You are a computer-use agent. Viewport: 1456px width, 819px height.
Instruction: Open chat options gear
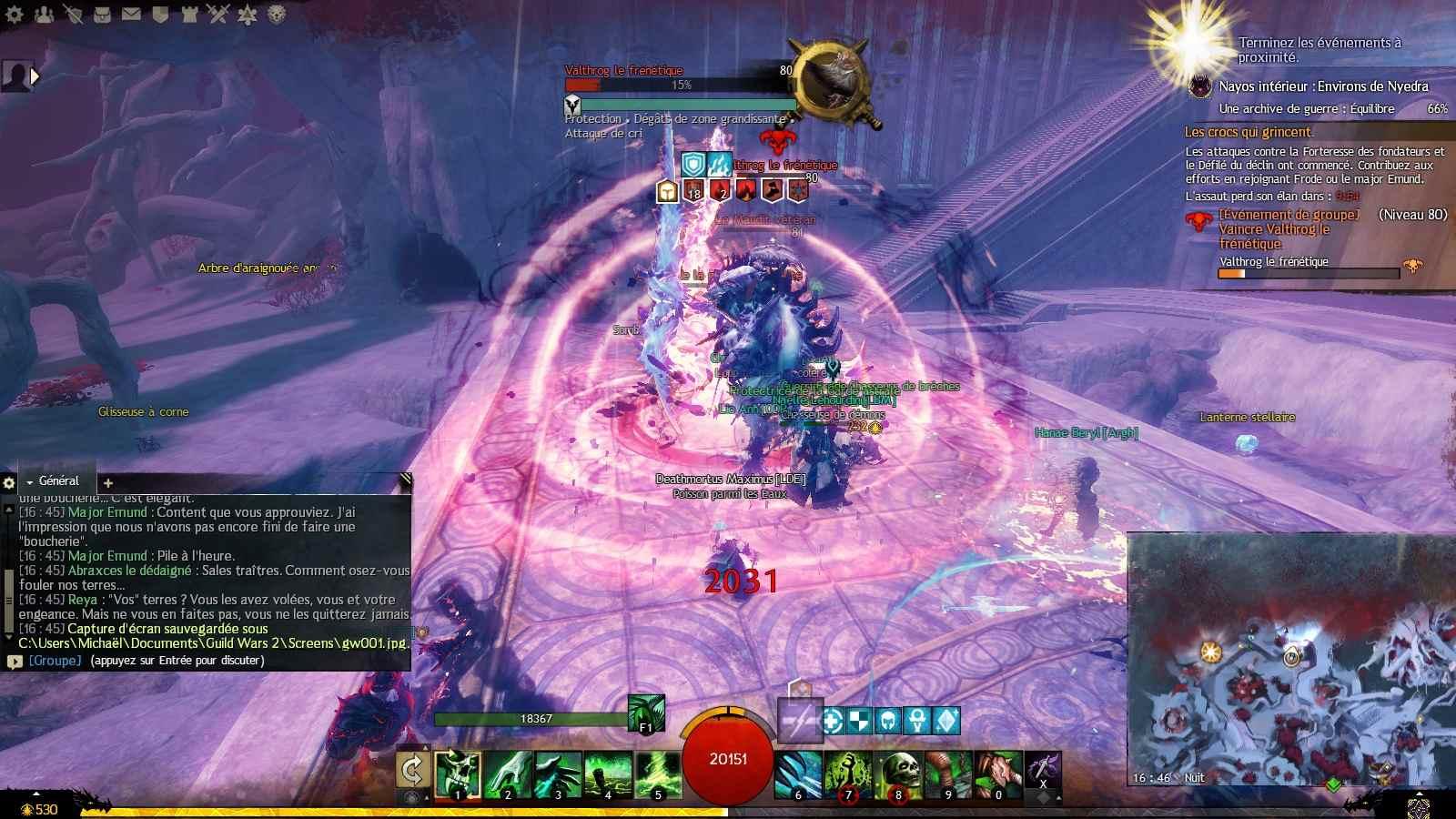(9, 483)
